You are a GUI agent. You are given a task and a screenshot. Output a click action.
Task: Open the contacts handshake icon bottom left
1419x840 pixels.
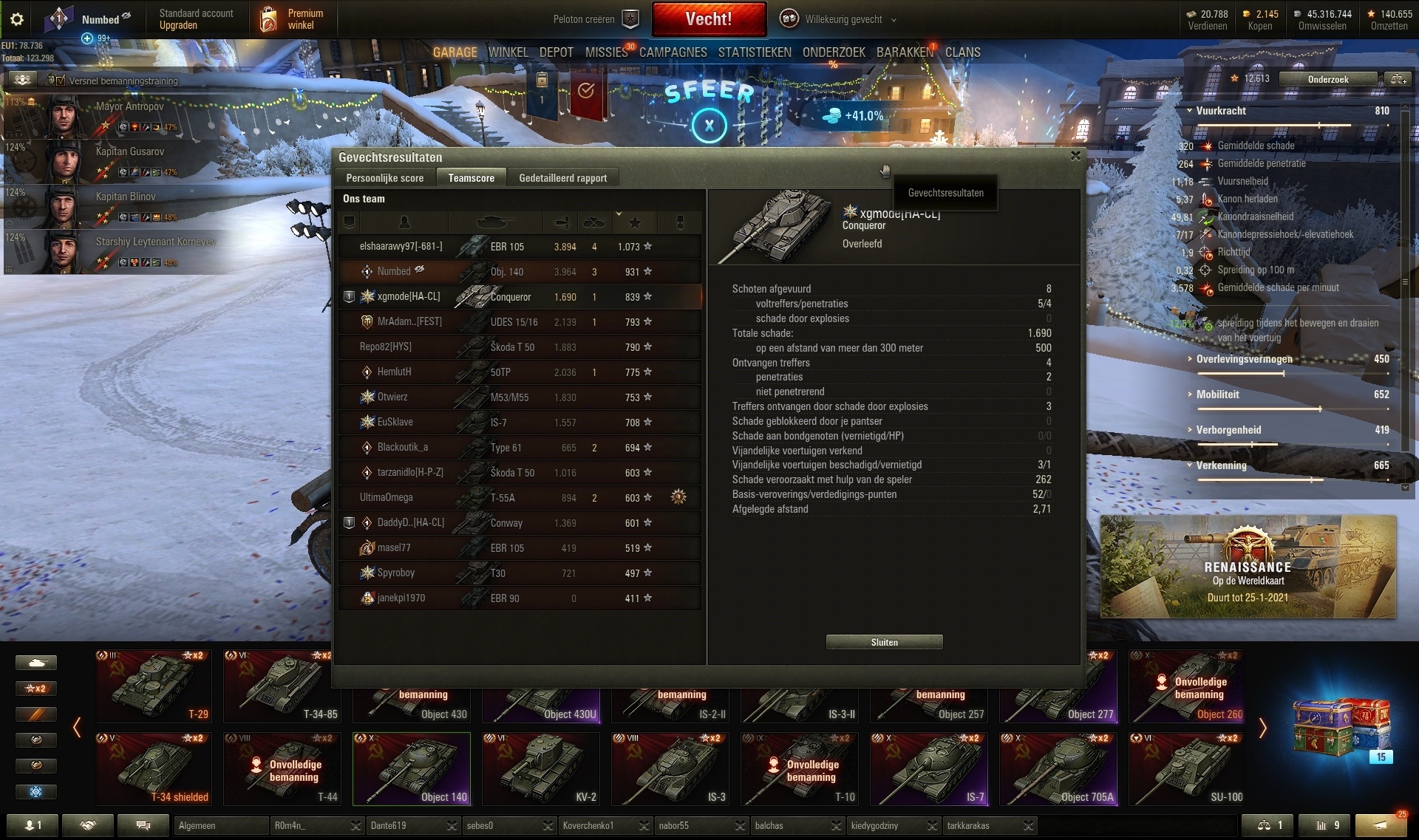(x=88, y=825)
